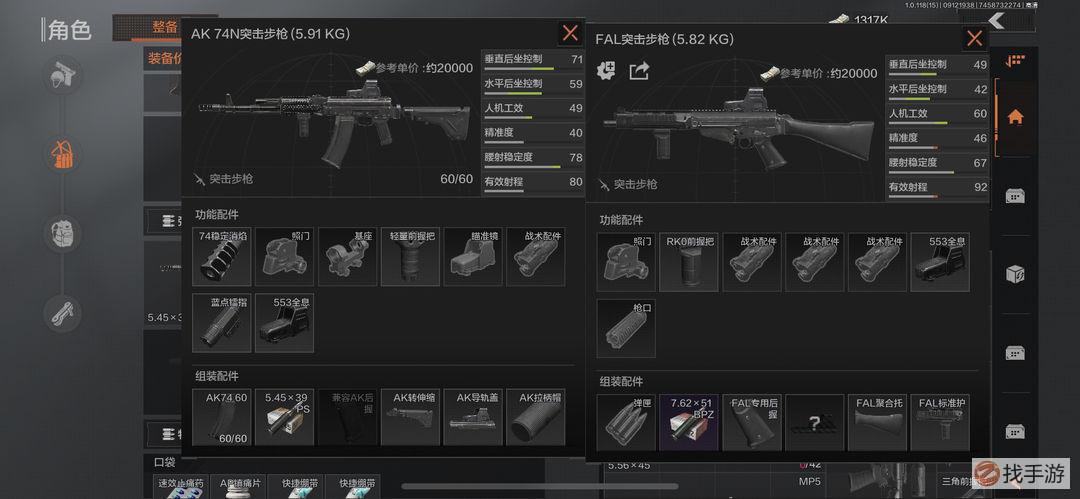Share the FAL rifle via share icon
Screen dimensions: 1080x499
pyautogui.click(x=639, y=71)
